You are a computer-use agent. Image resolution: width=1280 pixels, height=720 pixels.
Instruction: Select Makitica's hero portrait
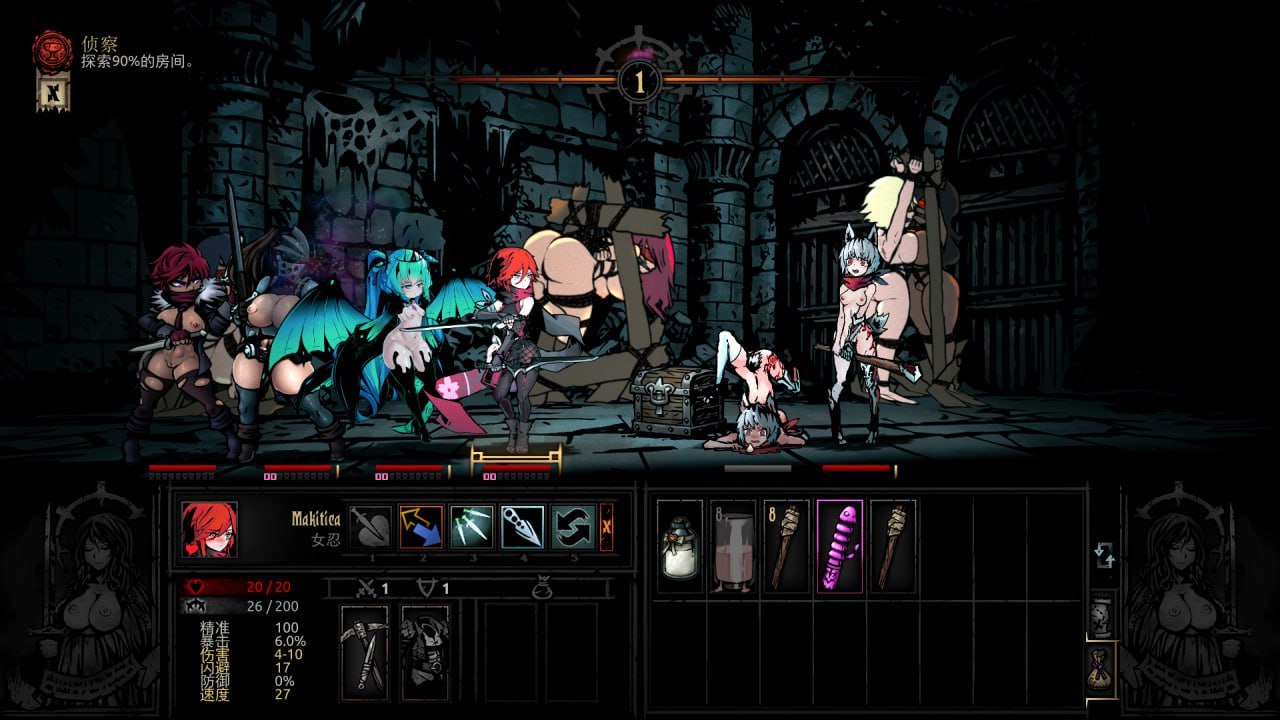pos(210,529)
